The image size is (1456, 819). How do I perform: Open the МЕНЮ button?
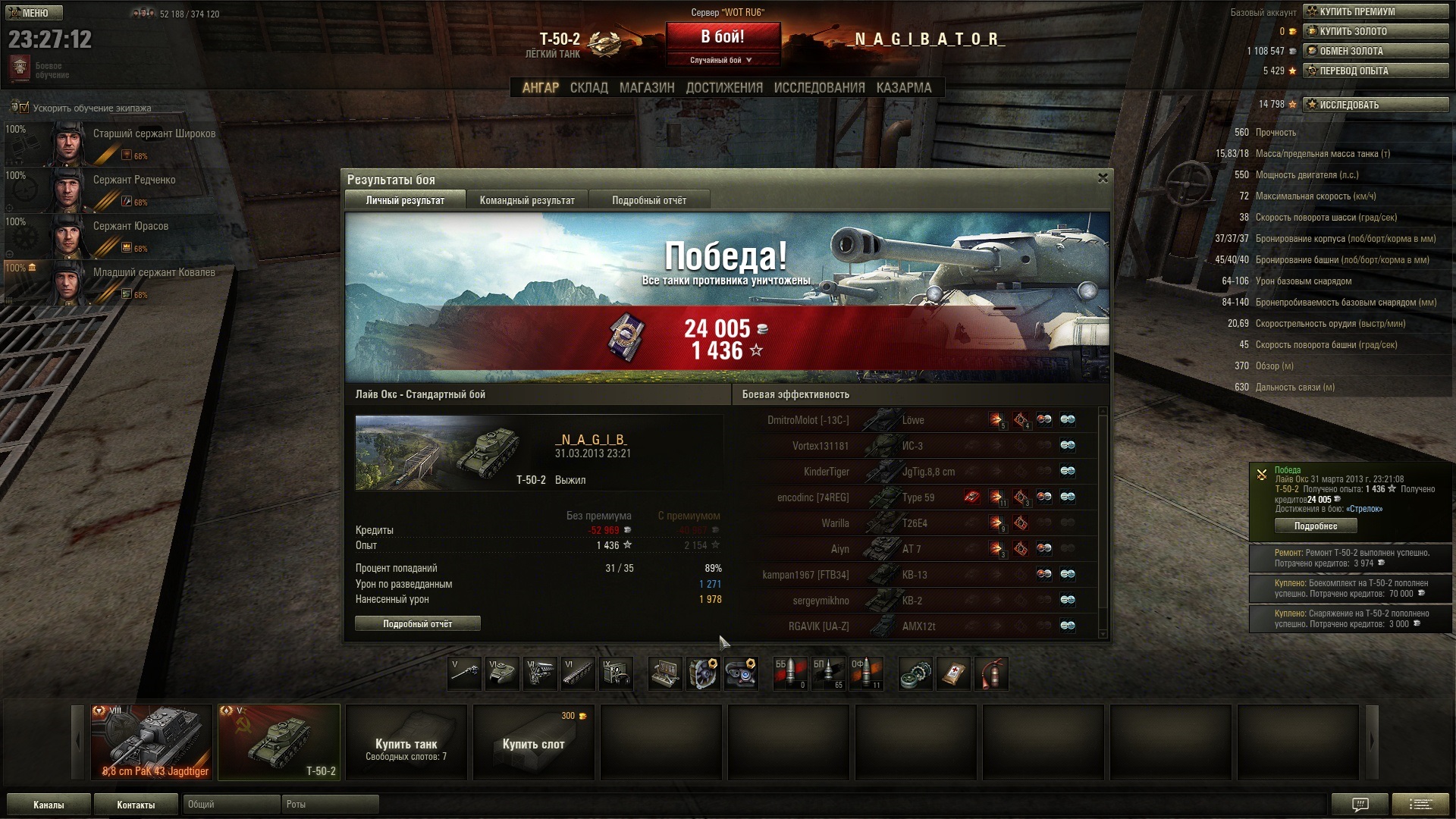coord(34,13)
